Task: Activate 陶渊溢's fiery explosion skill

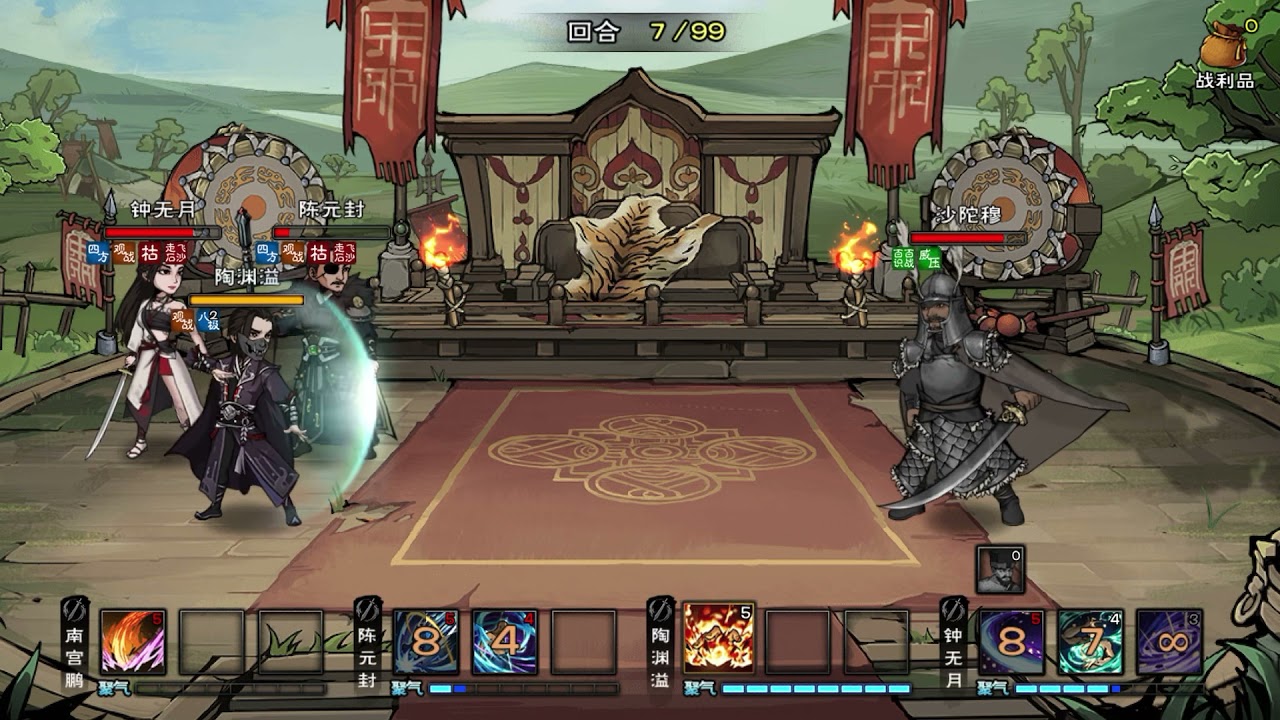Action: [x=718, y=638]
